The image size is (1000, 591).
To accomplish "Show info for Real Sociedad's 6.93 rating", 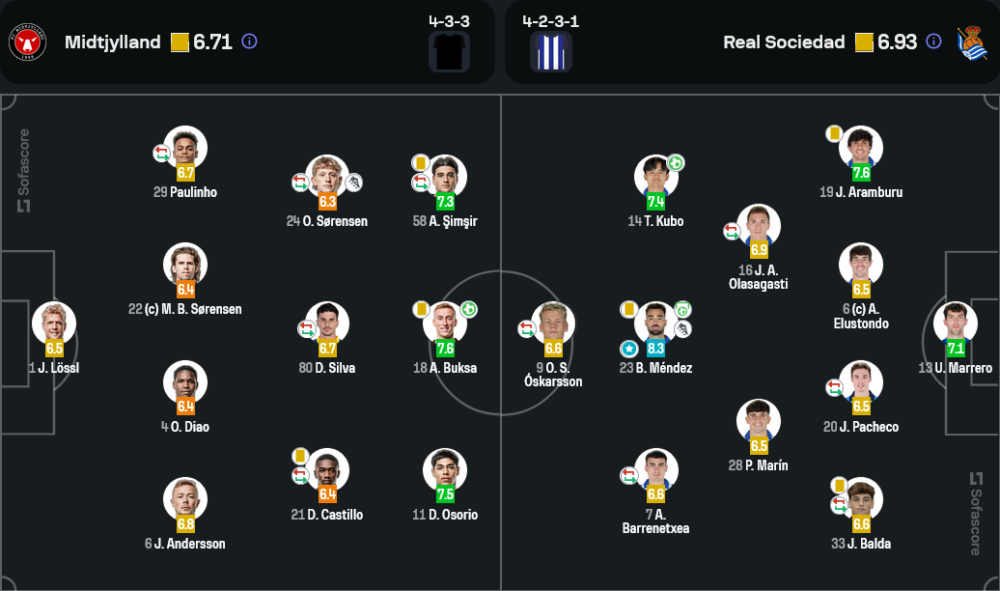I will point(933,42).
